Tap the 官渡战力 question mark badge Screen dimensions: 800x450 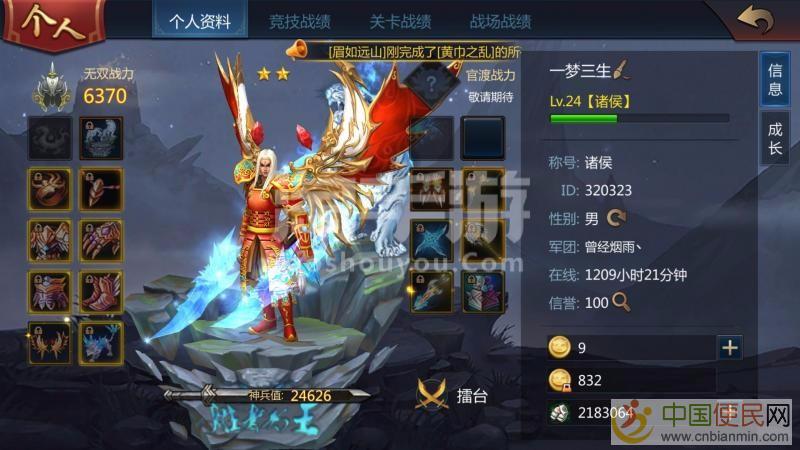coord(431,84)
